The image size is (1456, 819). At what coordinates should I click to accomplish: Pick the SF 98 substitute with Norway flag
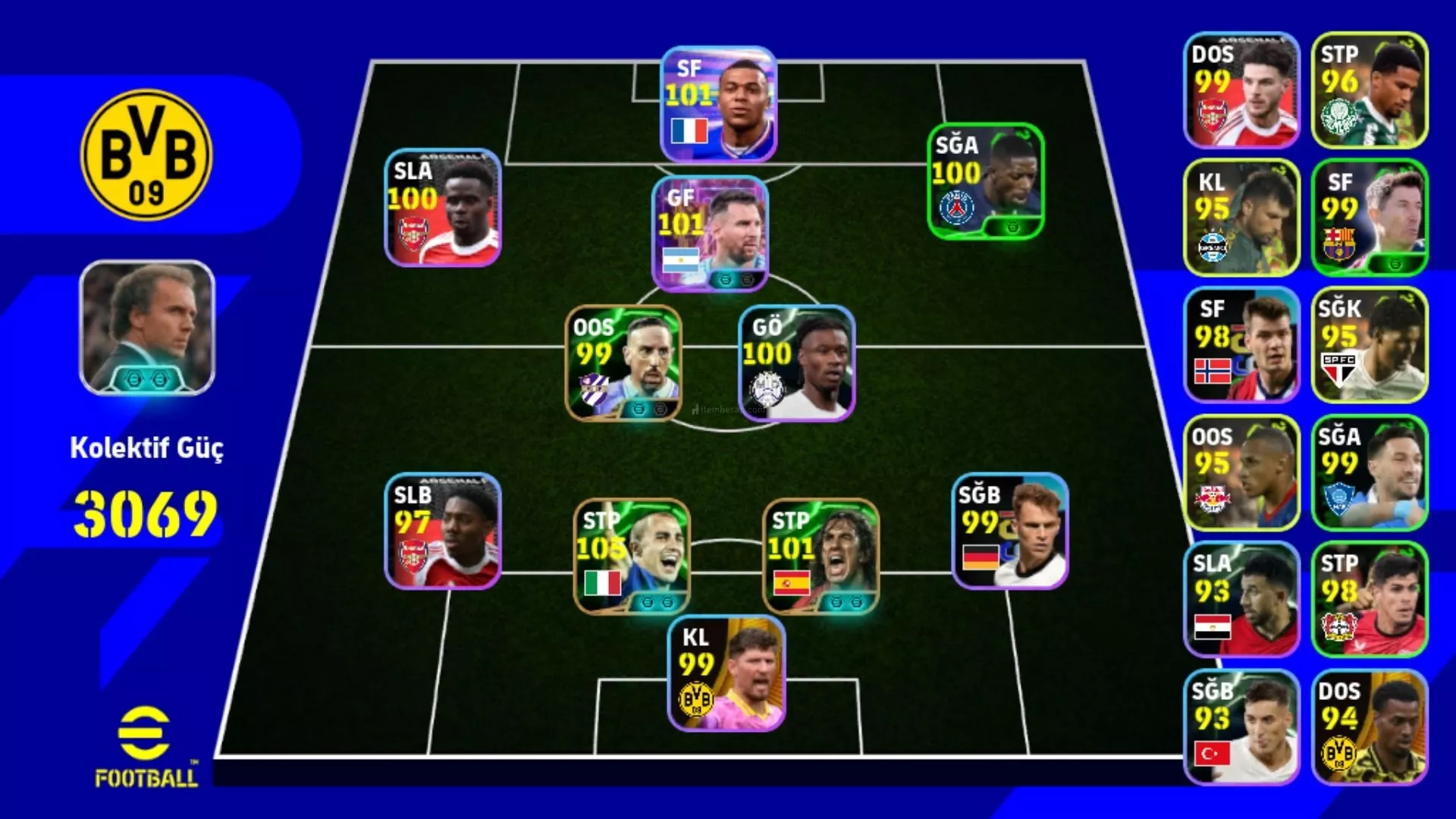point(1241,345)
